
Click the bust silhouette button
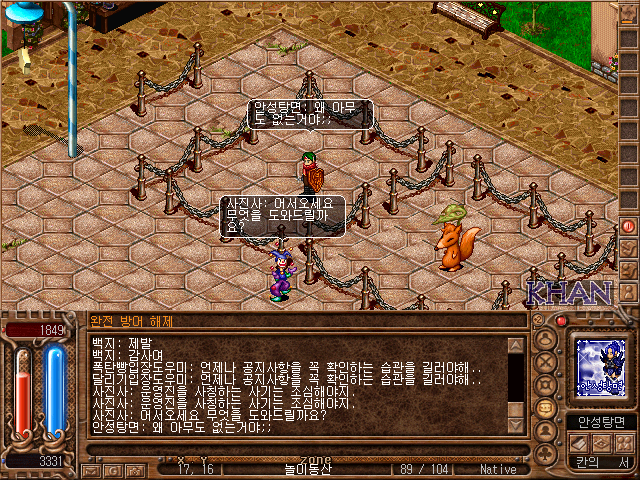pos(545,432)
